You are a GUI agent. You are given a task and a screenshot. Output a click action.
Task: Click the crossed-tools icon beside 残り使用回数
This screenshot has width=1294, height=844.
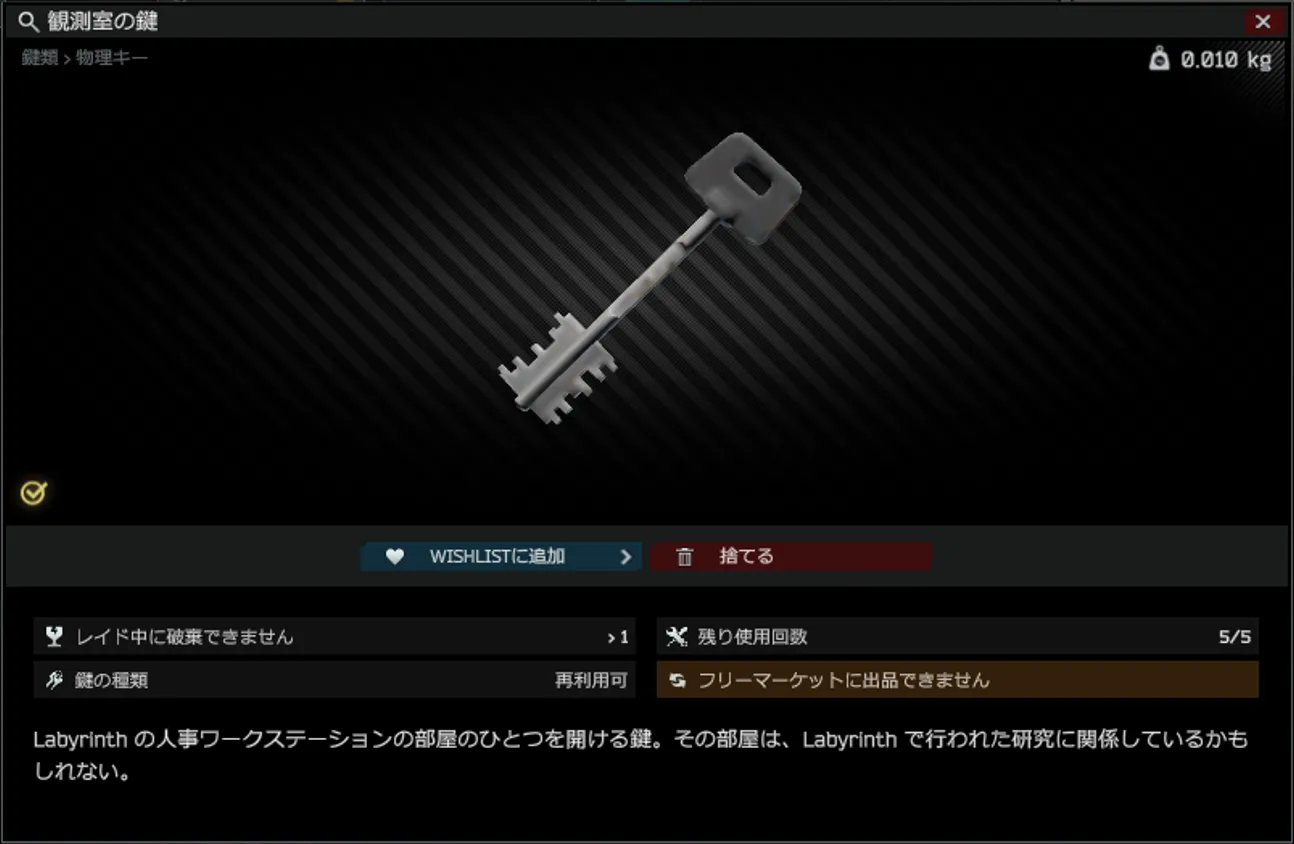click(x=678, y=636)
